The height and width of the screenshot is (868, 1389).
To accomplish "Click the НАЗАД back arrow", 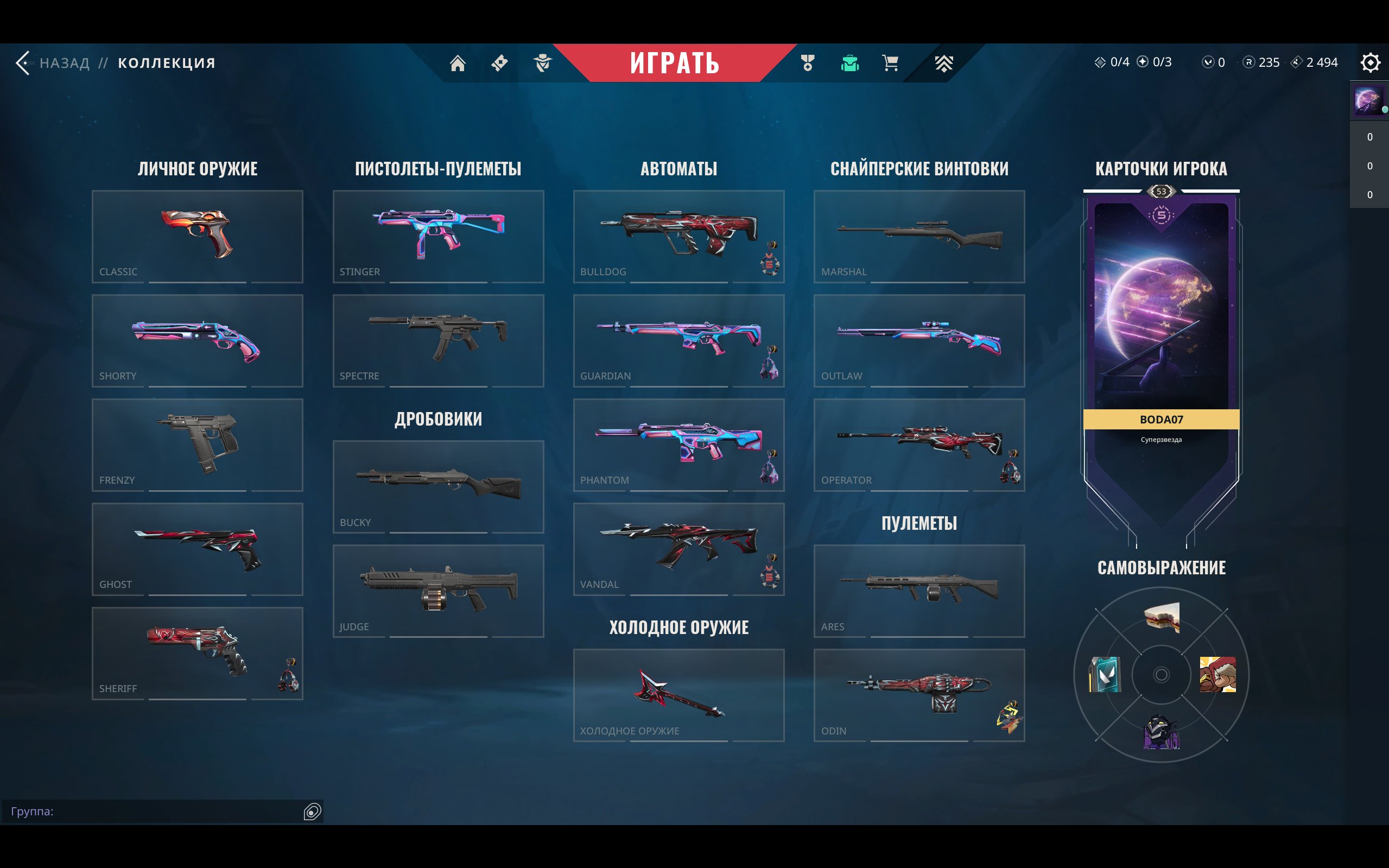I will pos(23,62).
